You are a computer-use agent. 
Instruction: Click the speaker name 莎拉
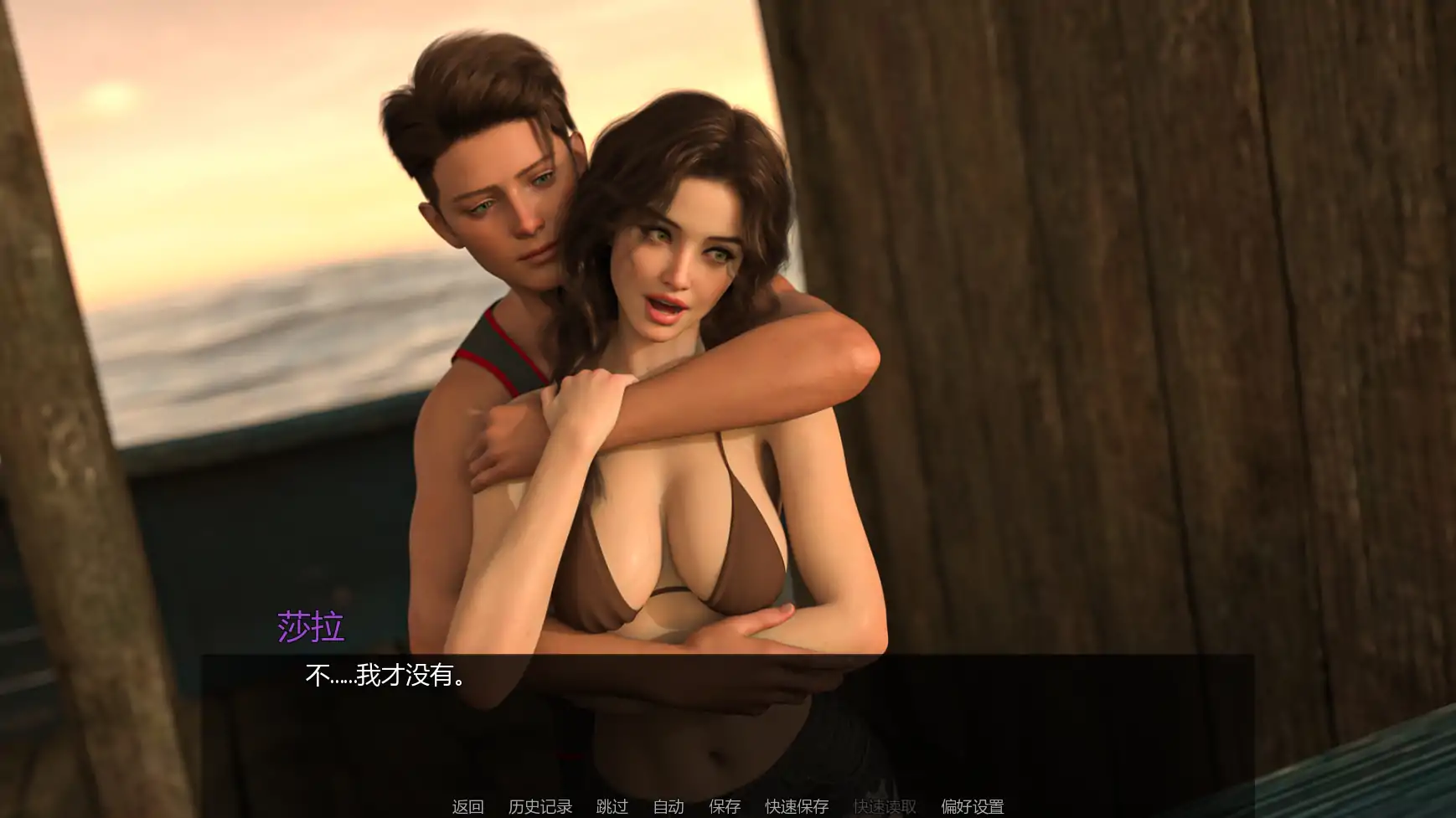310,628
